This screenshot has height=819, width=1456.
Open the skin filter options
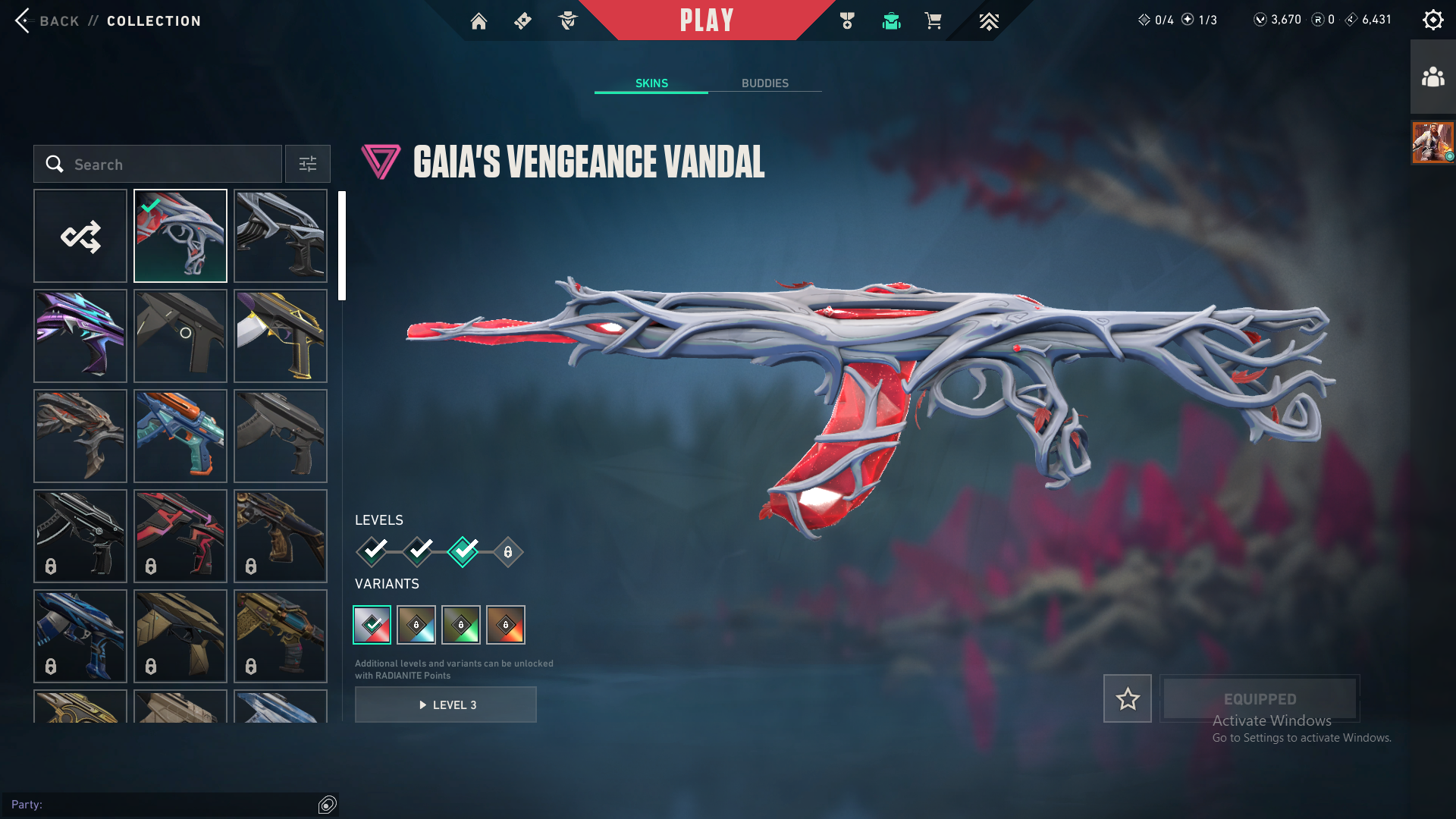point(307,165)
